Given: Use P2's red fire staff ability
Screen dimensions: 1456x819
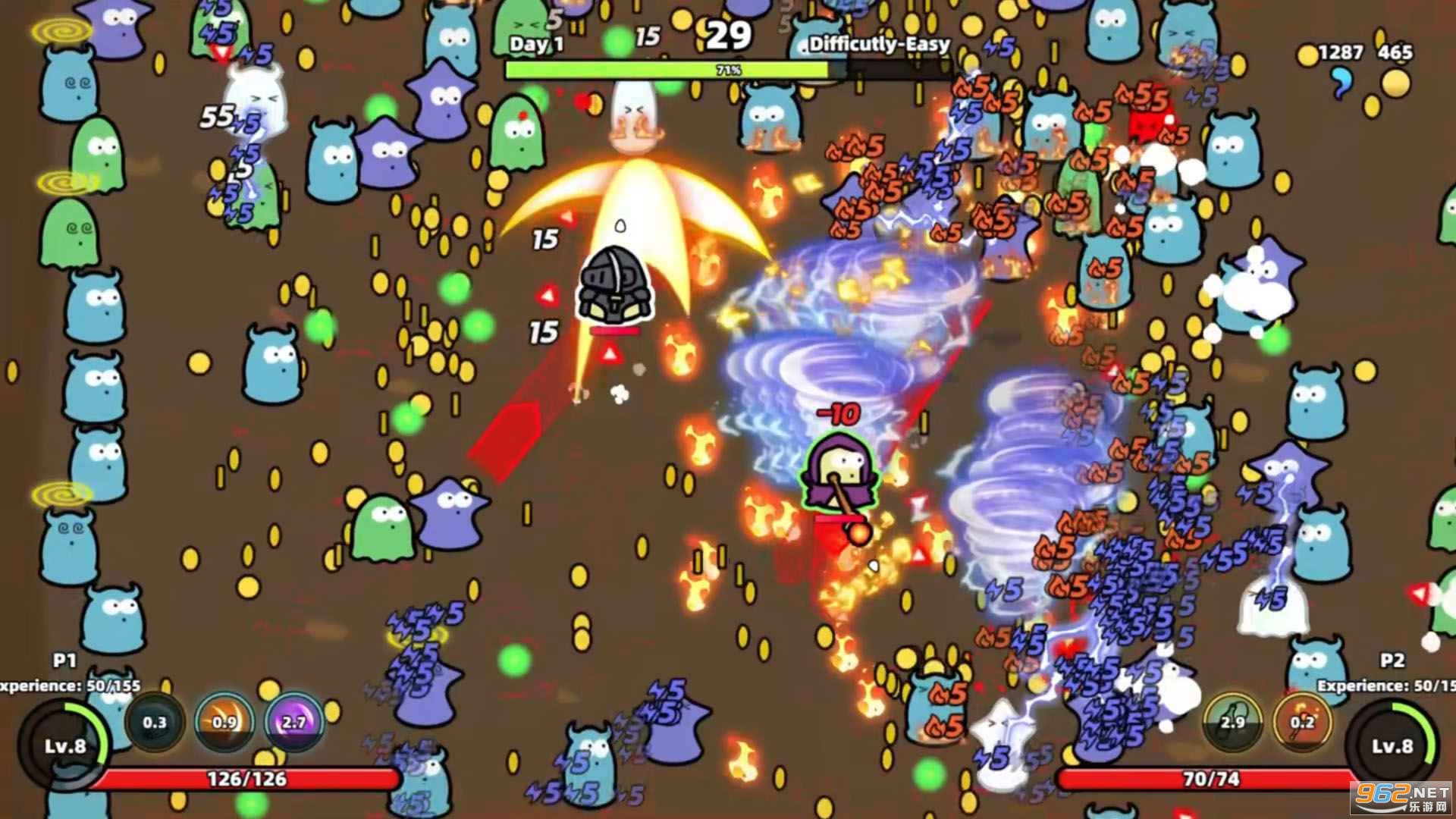Looking at the screenshot, I should pyautogui.click(x=1302, y=721).
